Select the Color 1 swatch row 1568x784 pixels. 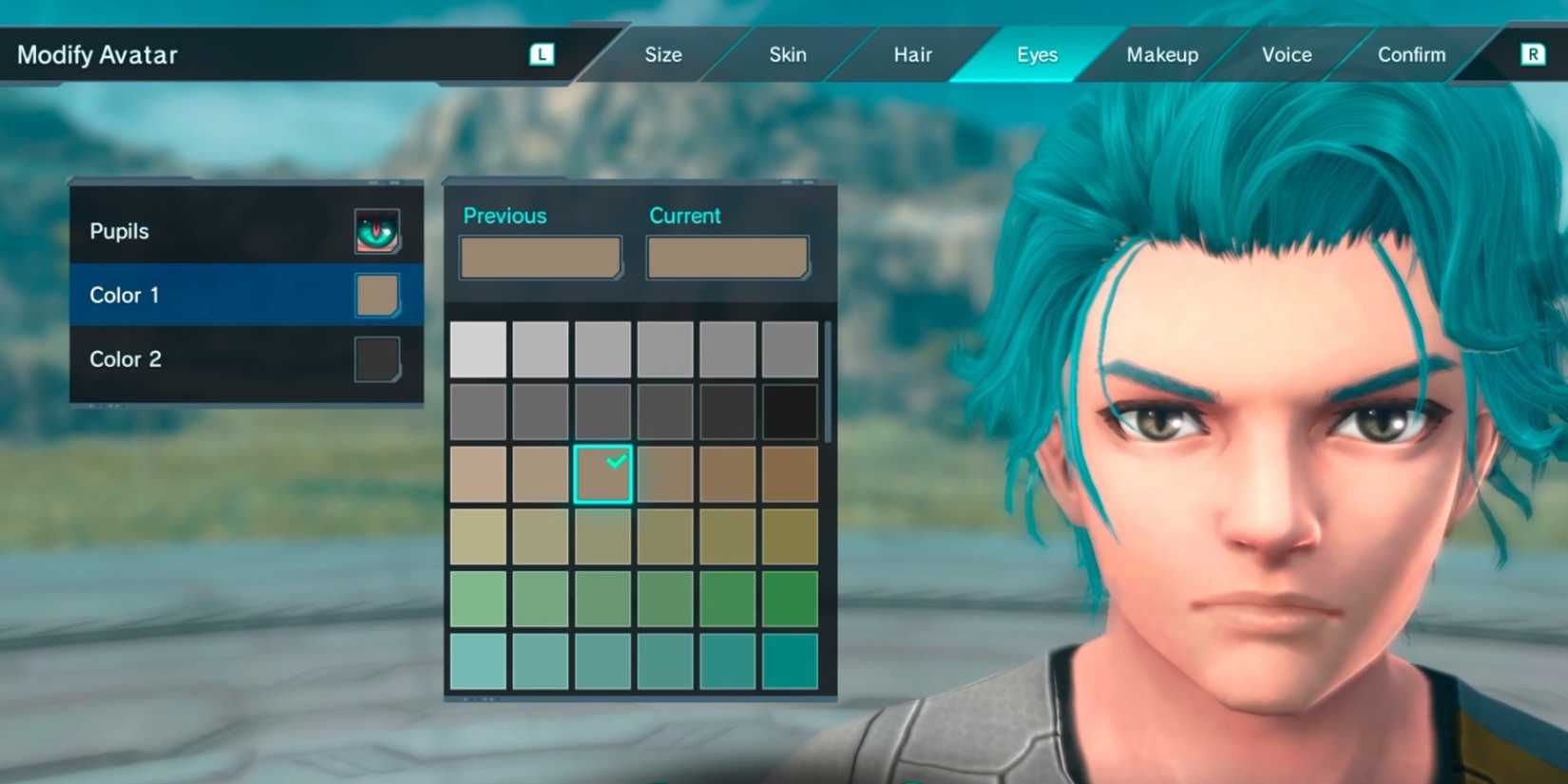click(190, 295)
